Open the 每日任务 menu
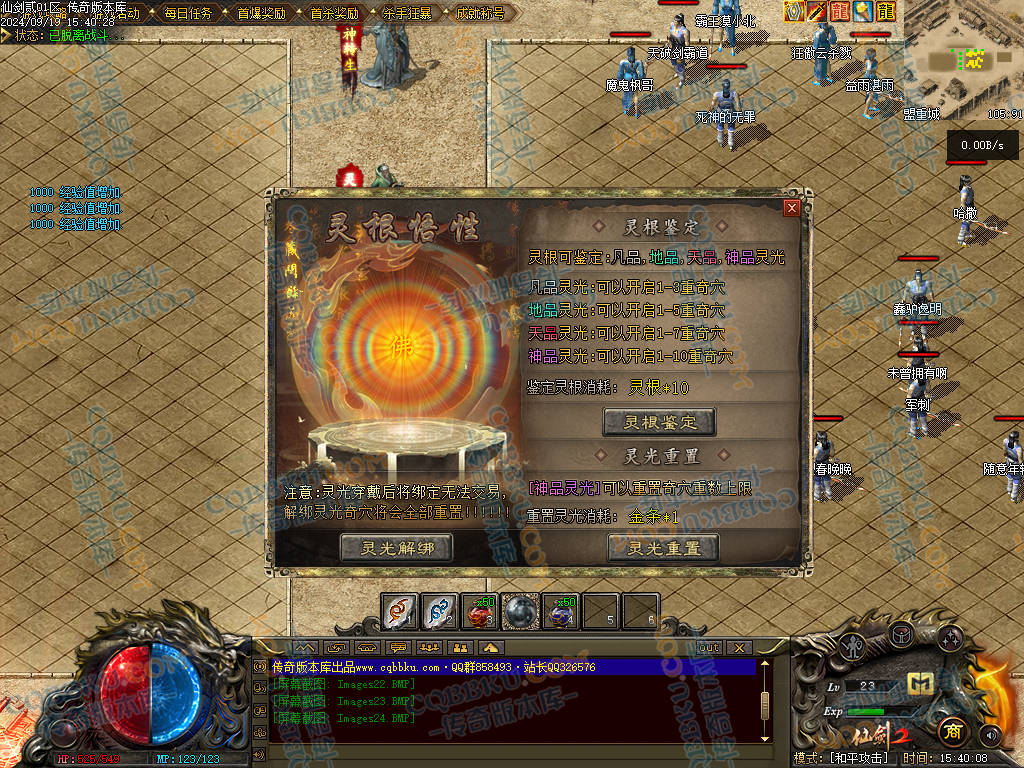Image resolution: width=1024 pixels, height=768 pixels. [188, 14]
